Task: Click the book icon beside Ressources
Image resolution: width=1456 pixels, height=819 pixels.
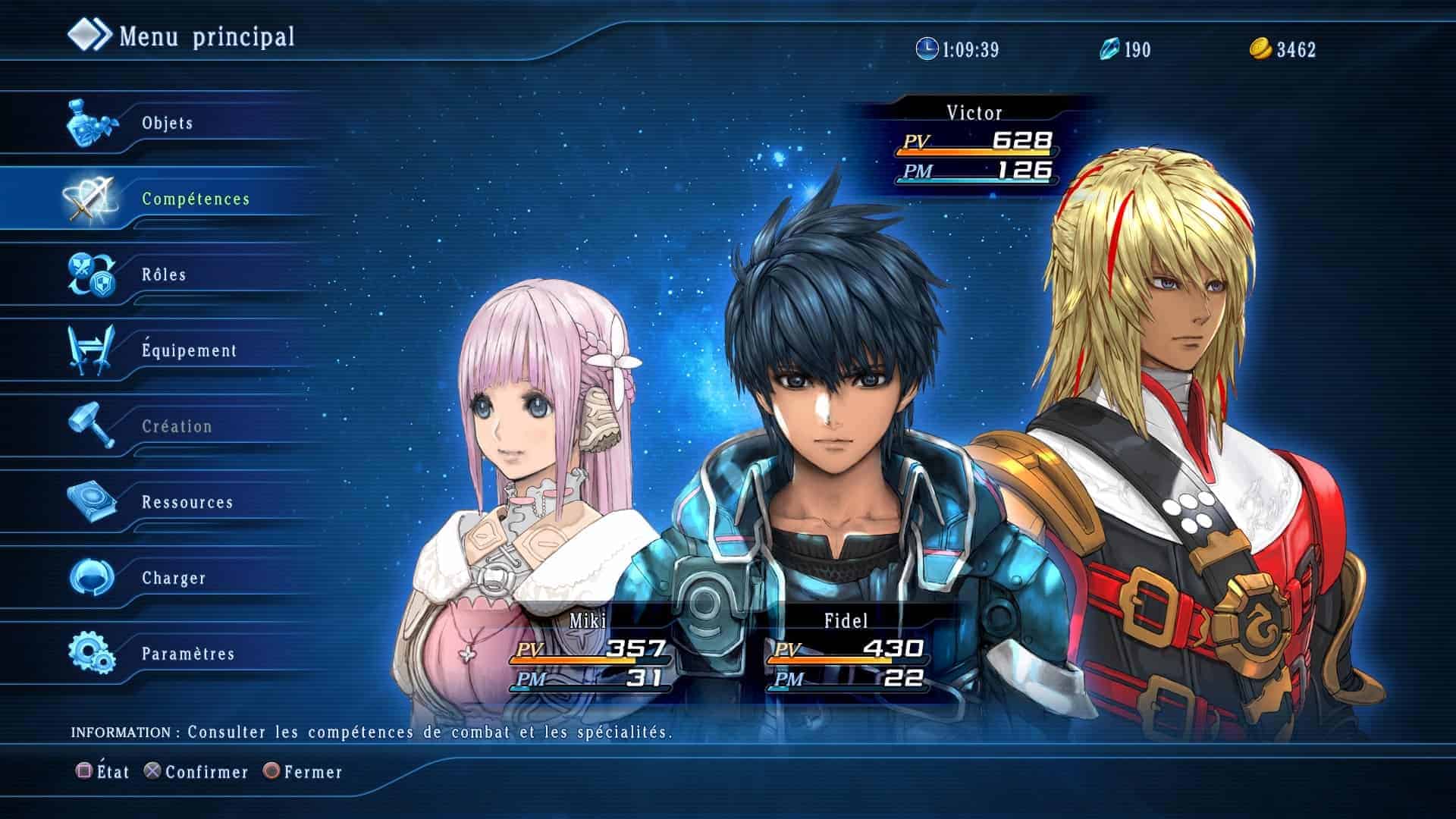Action: click(92, 501)
